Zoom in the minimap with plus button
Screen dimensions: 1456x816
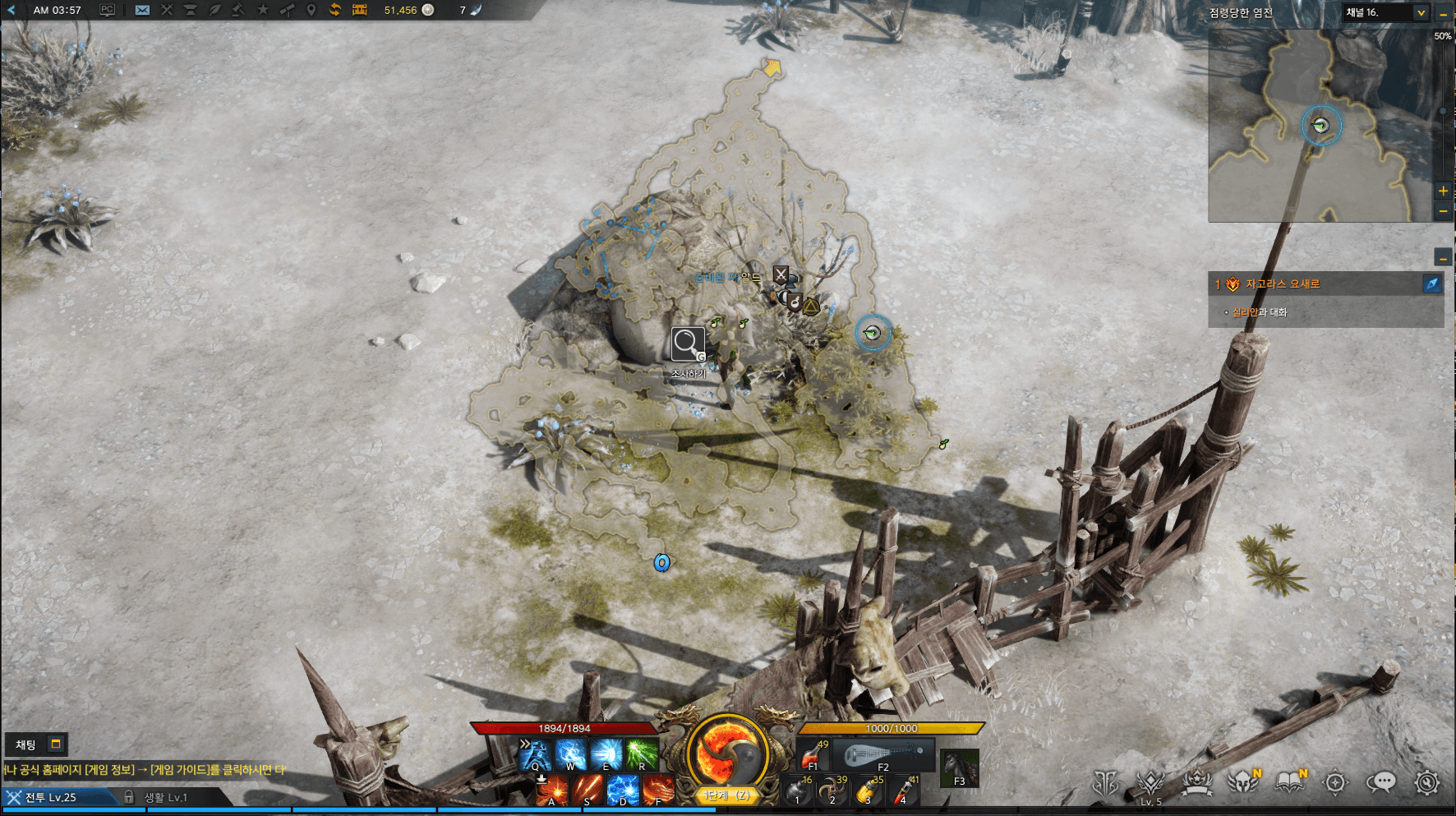coord(1443,191)
